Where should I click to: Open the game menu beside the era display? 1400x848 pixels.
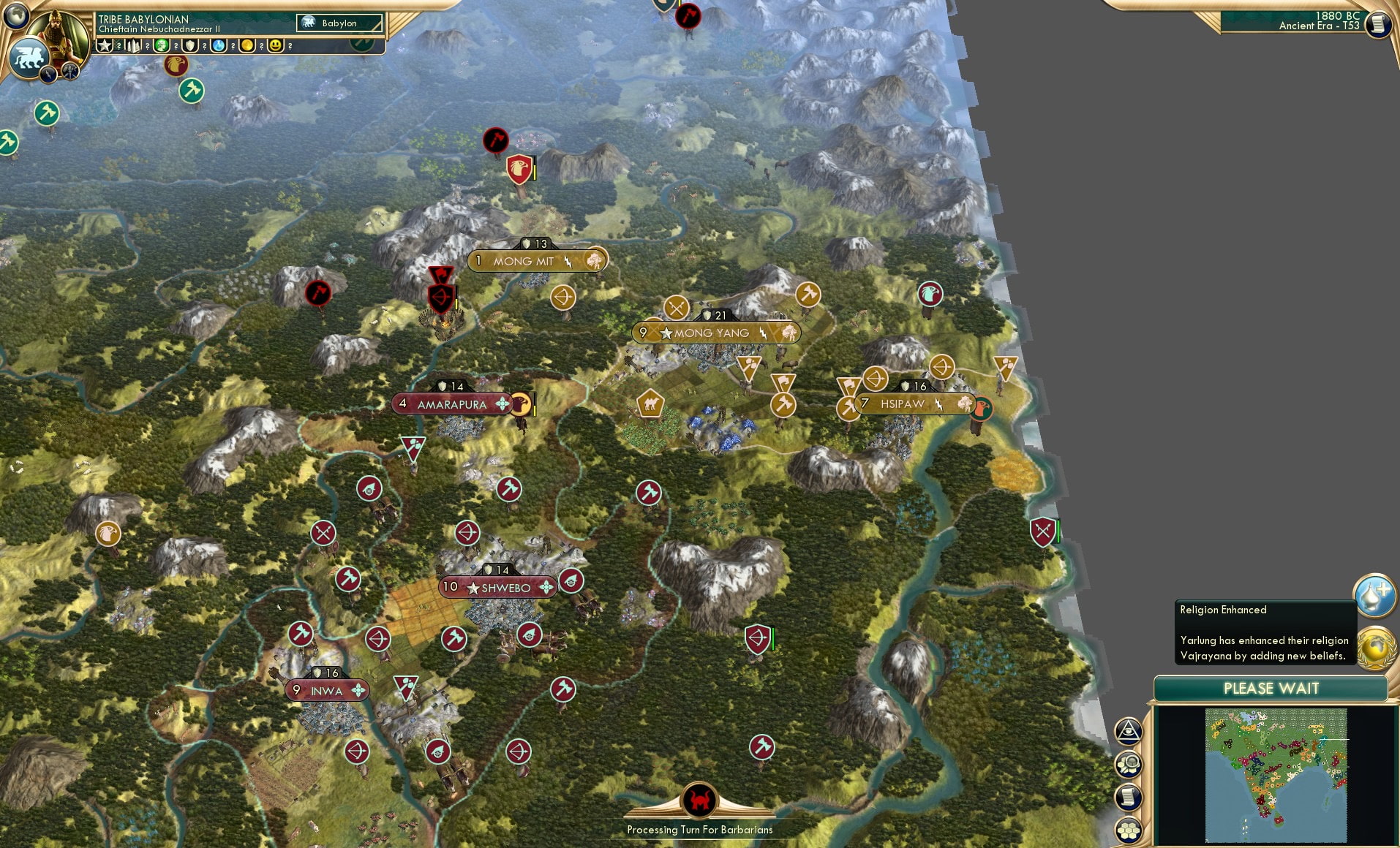click(x=1380, y=23)
